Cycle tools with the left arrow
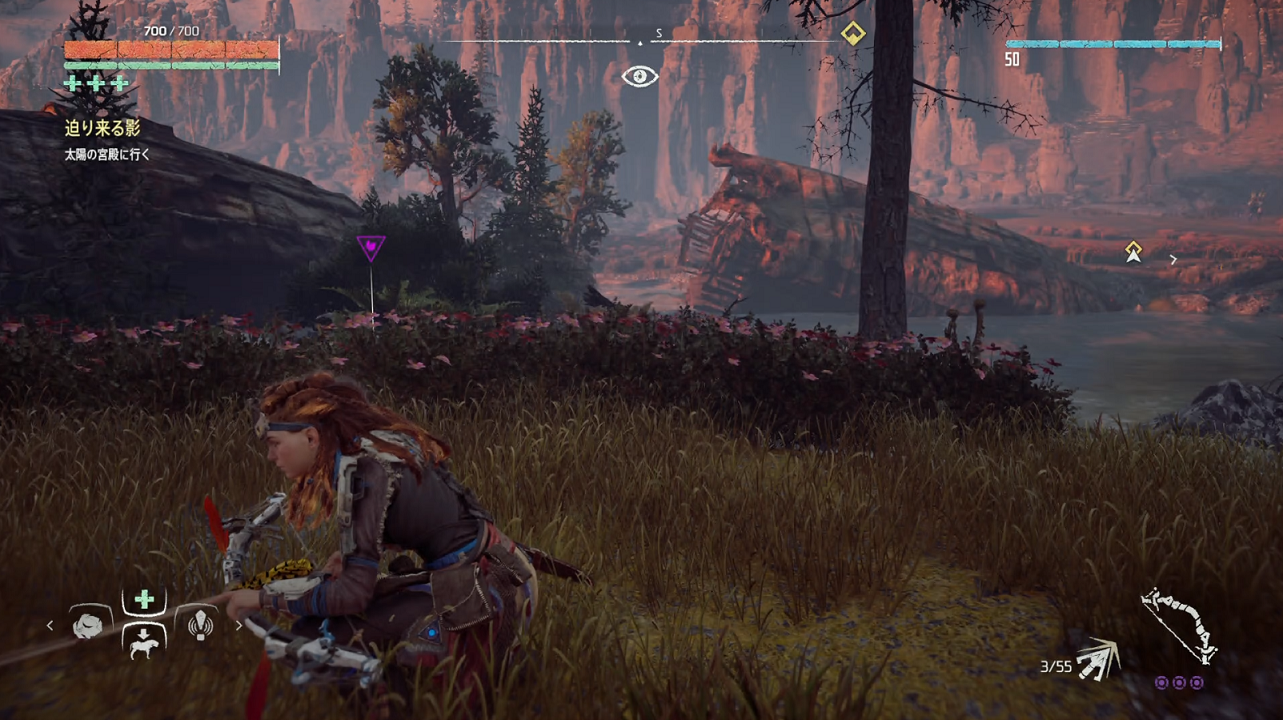 [x=51, y=626]
